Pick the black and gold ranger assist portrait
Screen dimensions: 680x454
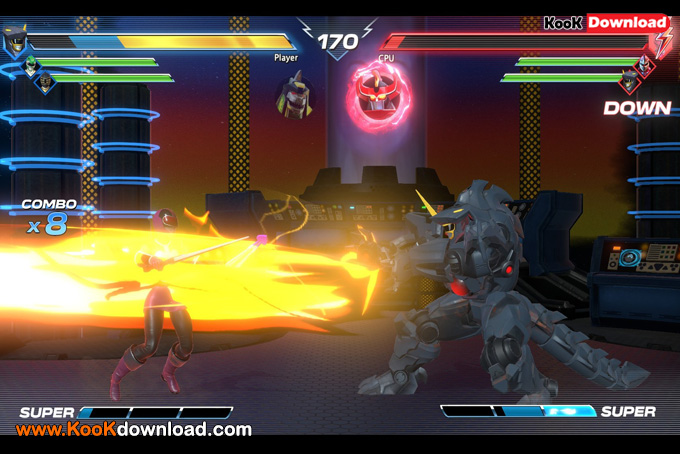(x=45, y=82)
